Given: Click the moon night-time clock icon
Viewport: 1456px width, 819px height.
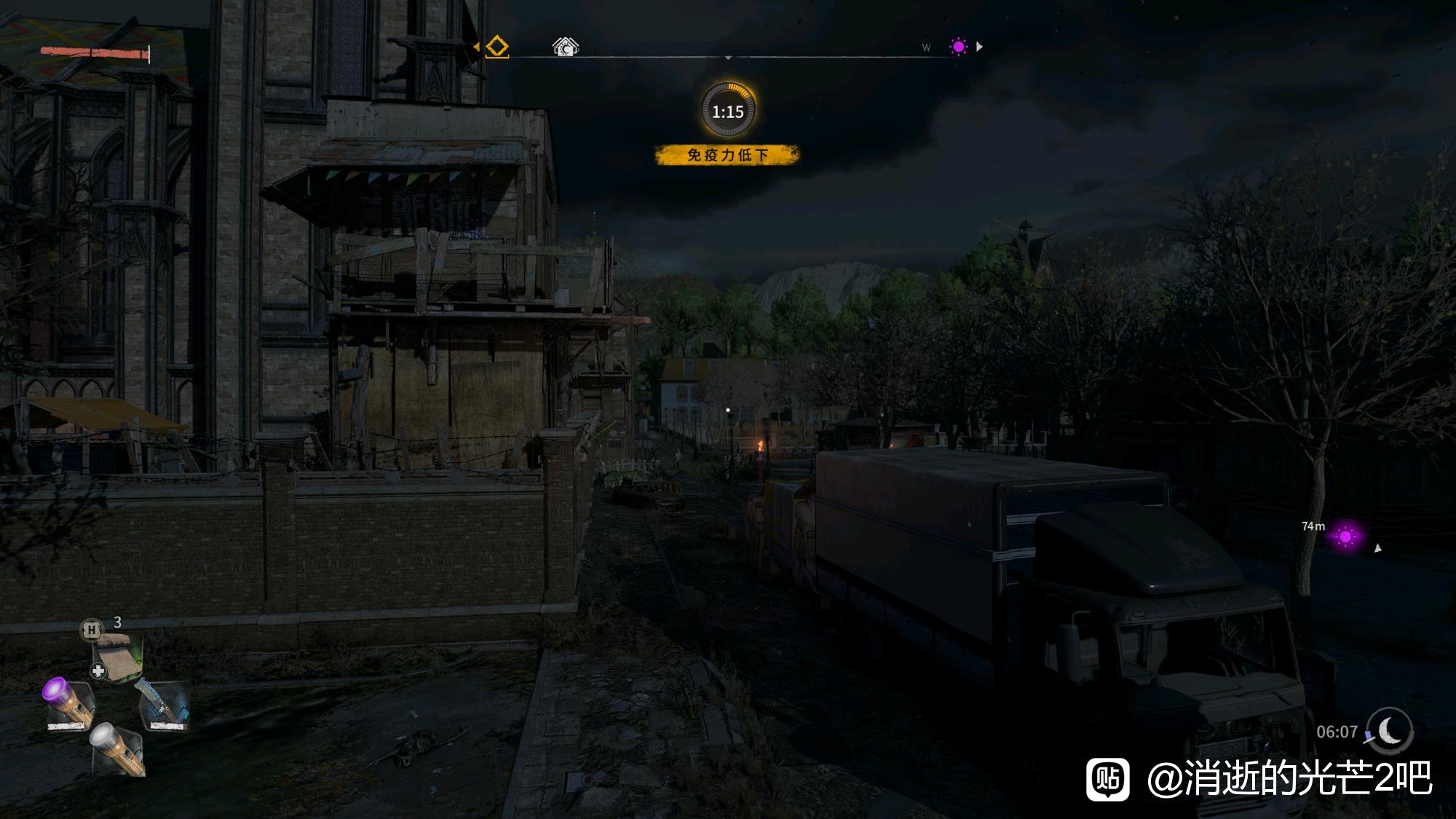Looking at the screenshot, I should [1389, 729].
